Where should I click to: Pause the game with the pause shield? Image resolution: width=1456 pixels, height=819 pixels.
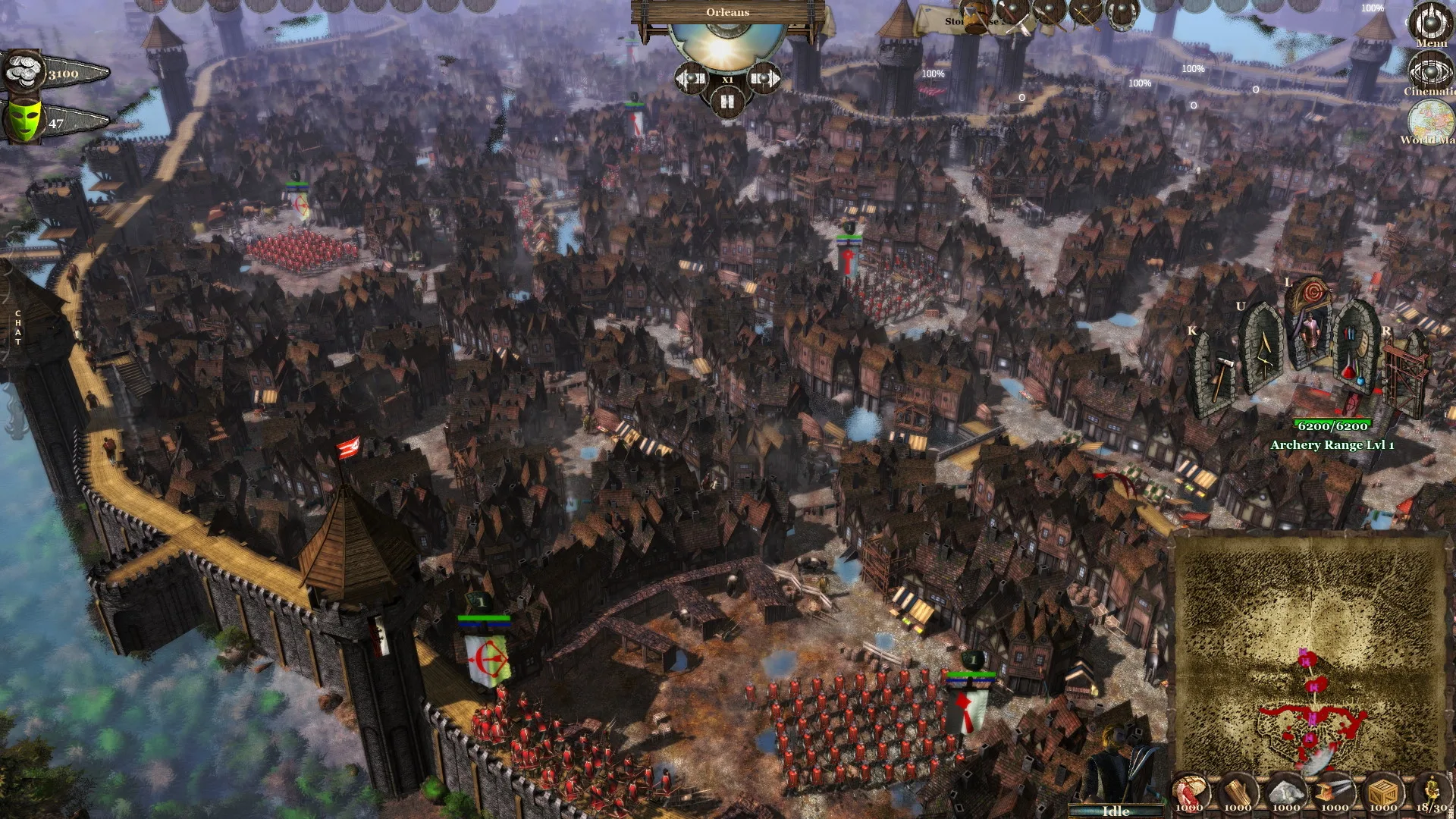[x=727, y=101]
